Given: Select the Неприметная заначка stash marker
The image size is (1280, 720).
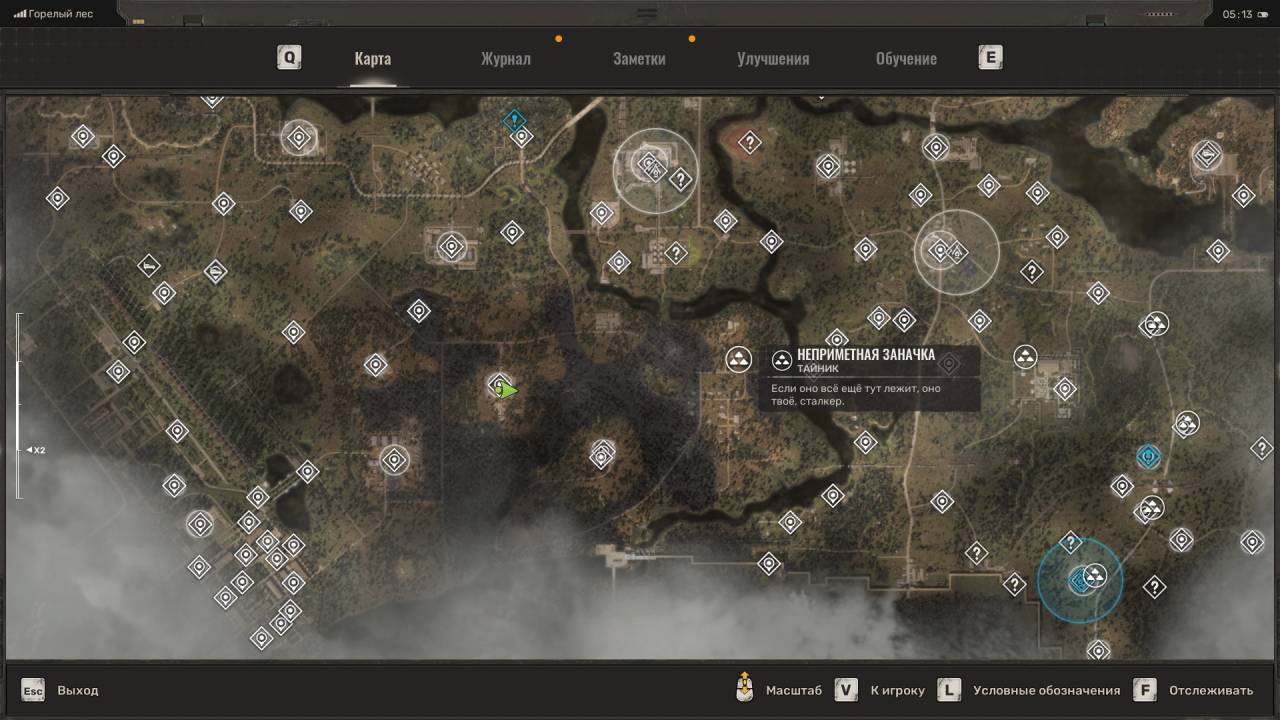Looking at the screenshot, I should pyautogui.click(x=739, y=359).
